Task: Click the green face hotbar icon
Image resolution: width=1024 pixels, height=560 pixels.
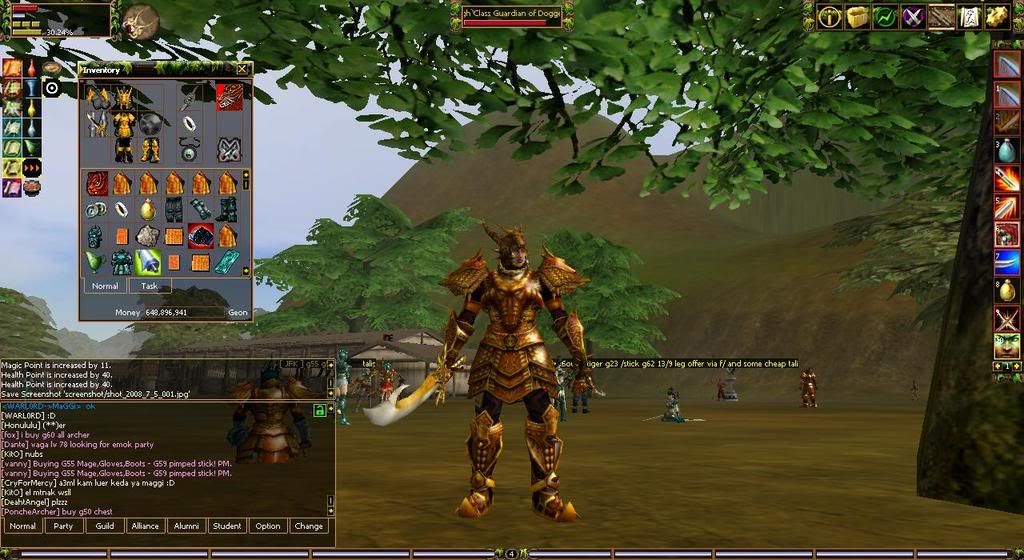Action: (1007, 346)
